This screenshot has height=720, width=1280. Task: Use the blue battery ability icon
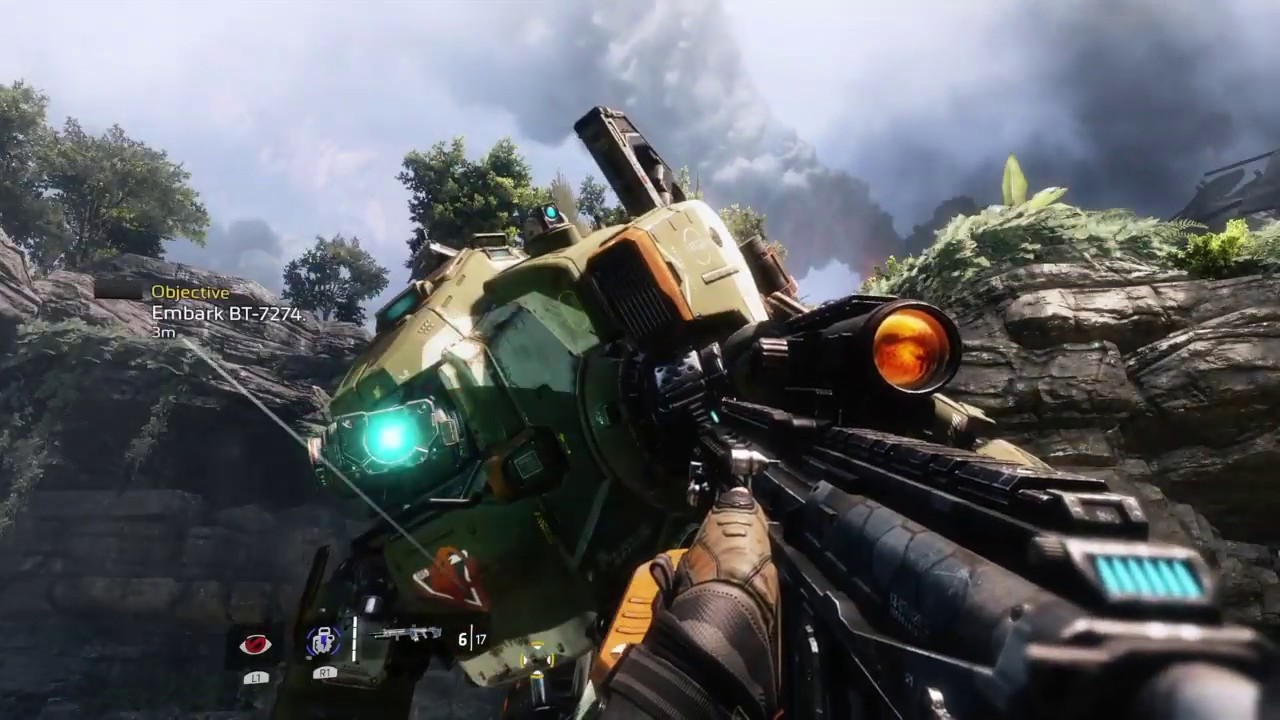[322, 642]
